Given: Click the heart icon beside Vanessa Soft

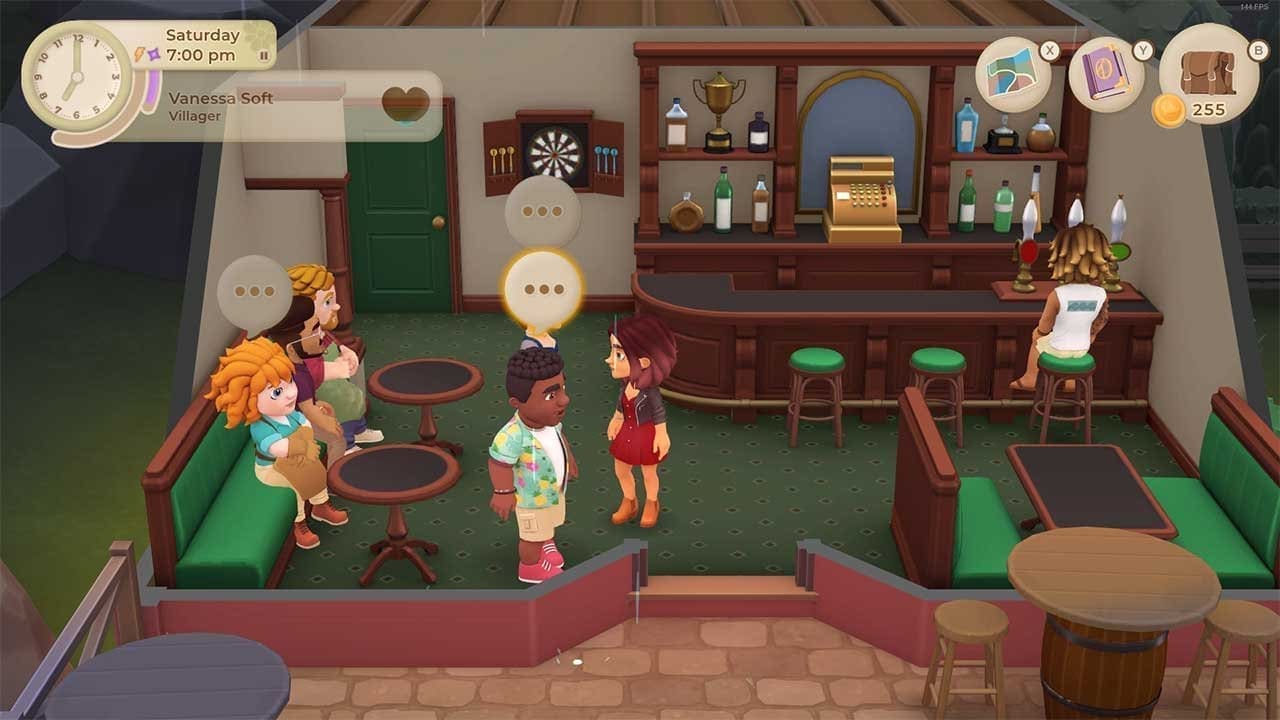Looking at the screenshot, I should point(405,104).
